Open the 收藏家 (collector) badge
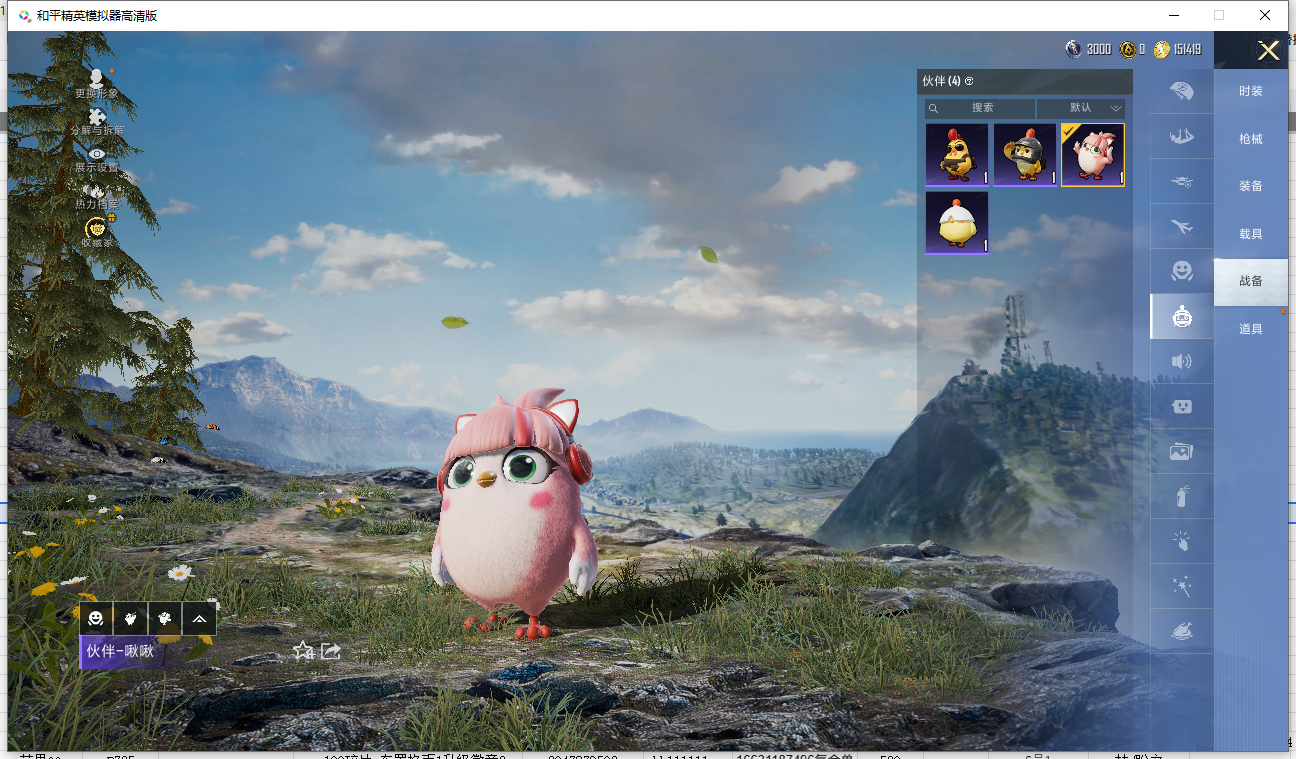 point(97,232)
